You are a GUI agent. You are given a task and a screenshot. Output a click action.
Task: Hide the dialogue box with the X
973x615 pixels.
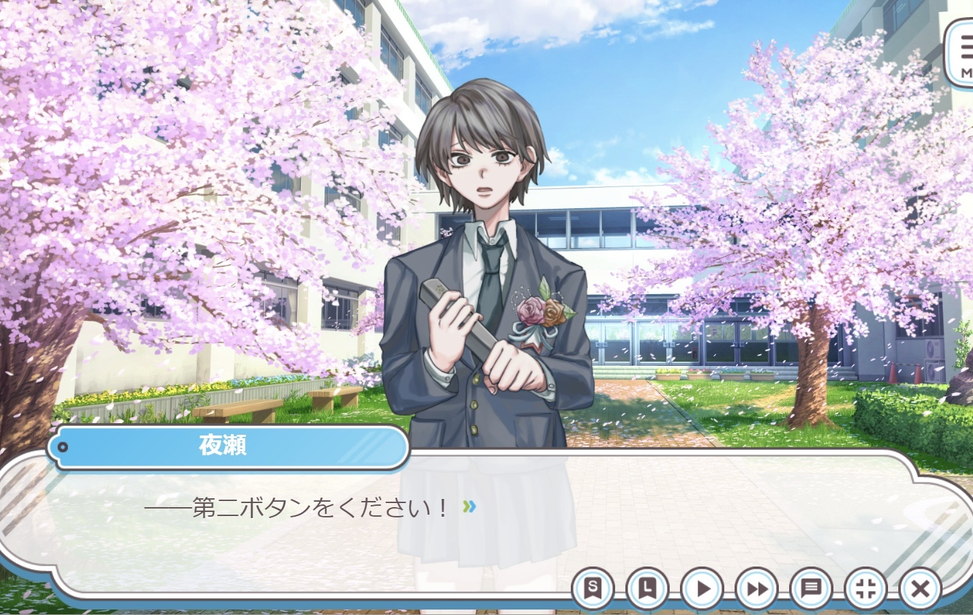click(x=920, y=588)
